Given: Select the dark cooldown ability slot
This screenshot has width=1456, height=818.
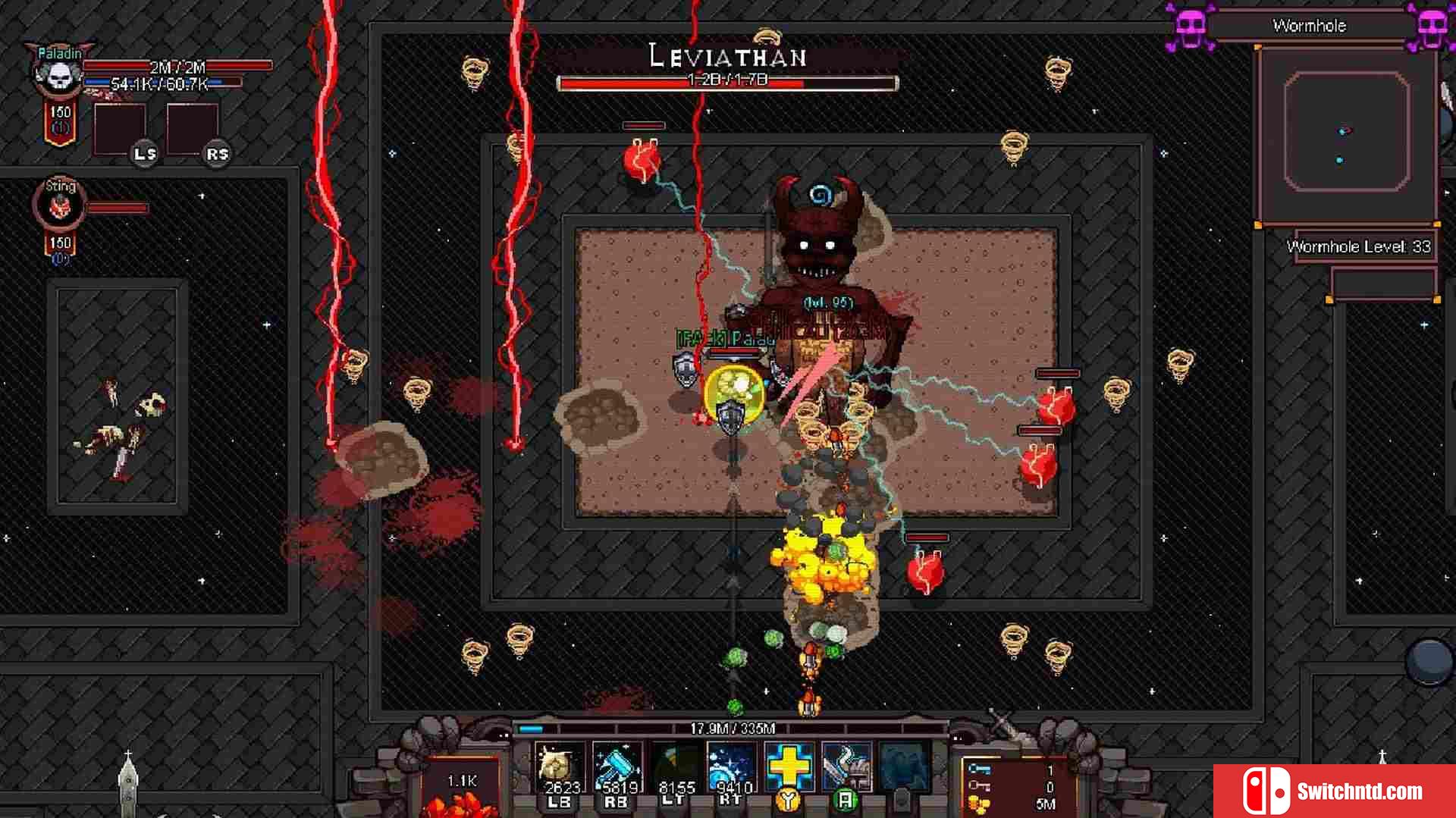Looking at the screenshot, I should coord(676,766).
